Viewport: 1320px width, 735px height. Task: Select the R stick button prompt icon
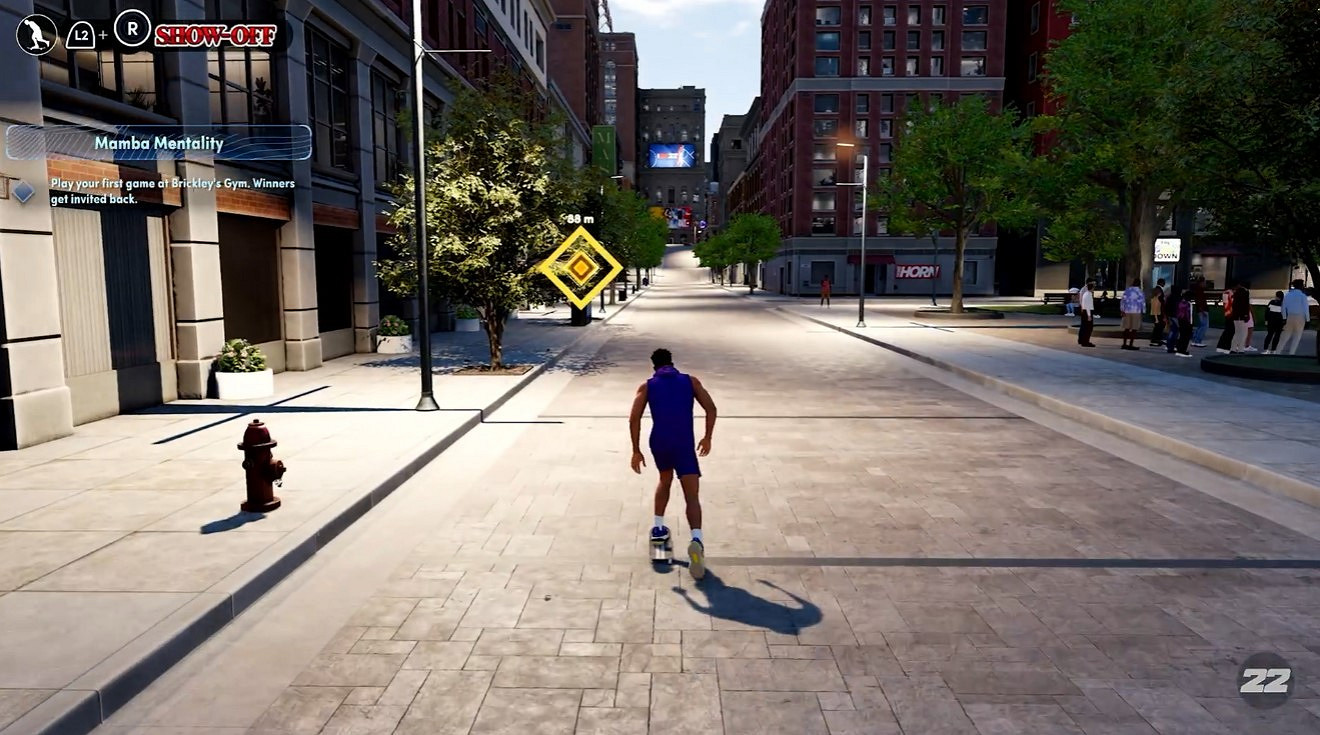[x=129, y=30]
